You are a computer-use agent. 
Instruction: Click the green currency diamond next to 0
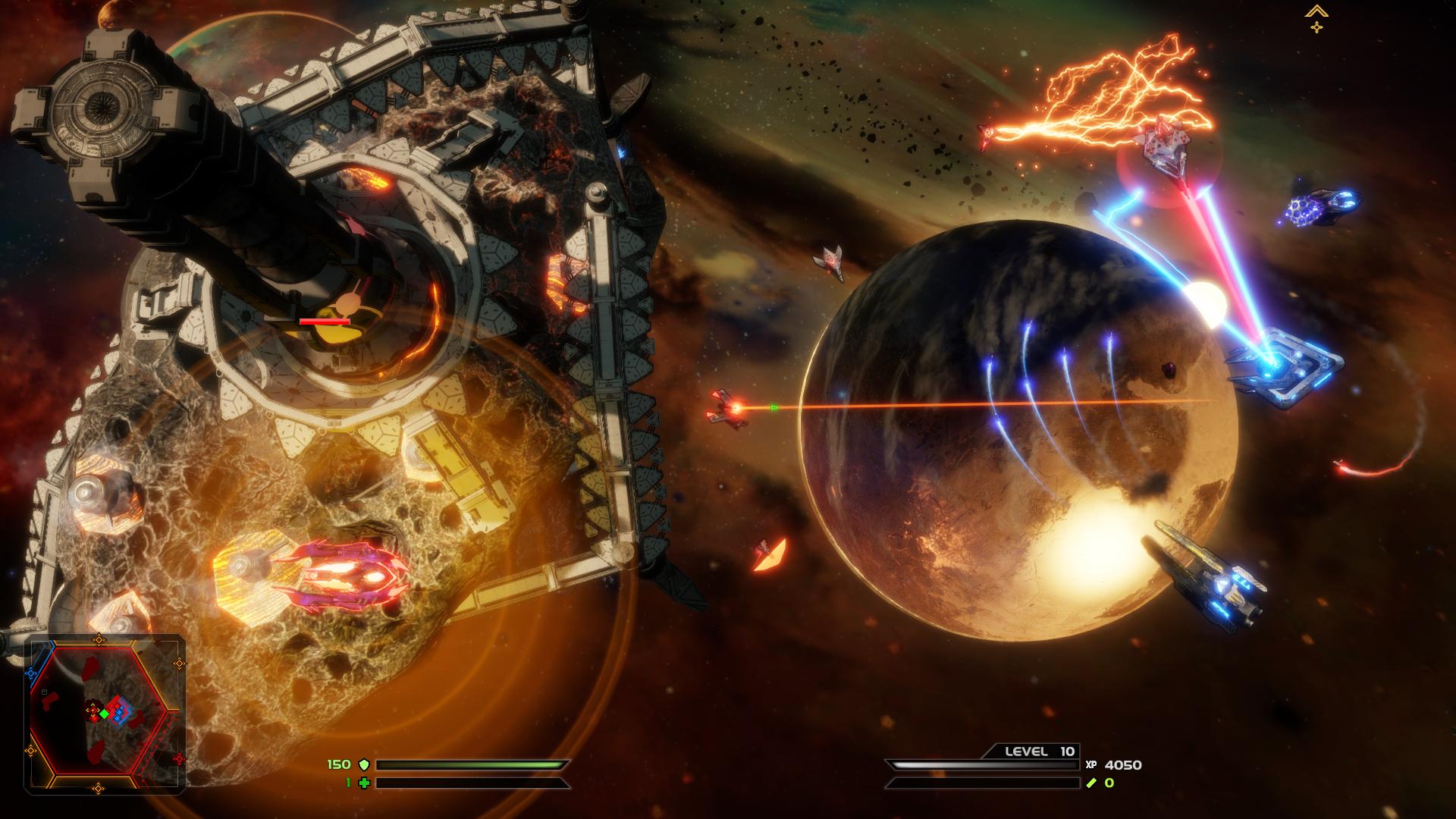pyautogui.click(x=1090, y=783)
